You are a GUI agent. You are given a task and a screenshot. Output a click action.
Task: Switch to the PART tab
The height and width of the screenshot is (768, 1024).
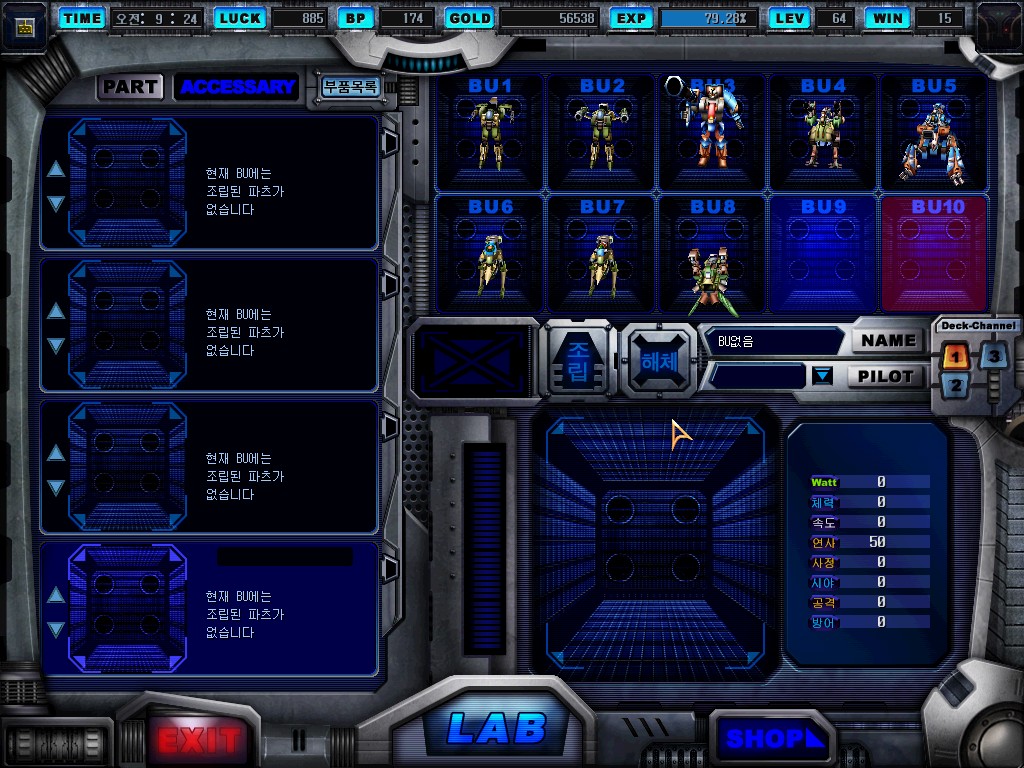(x=130, y=87)
